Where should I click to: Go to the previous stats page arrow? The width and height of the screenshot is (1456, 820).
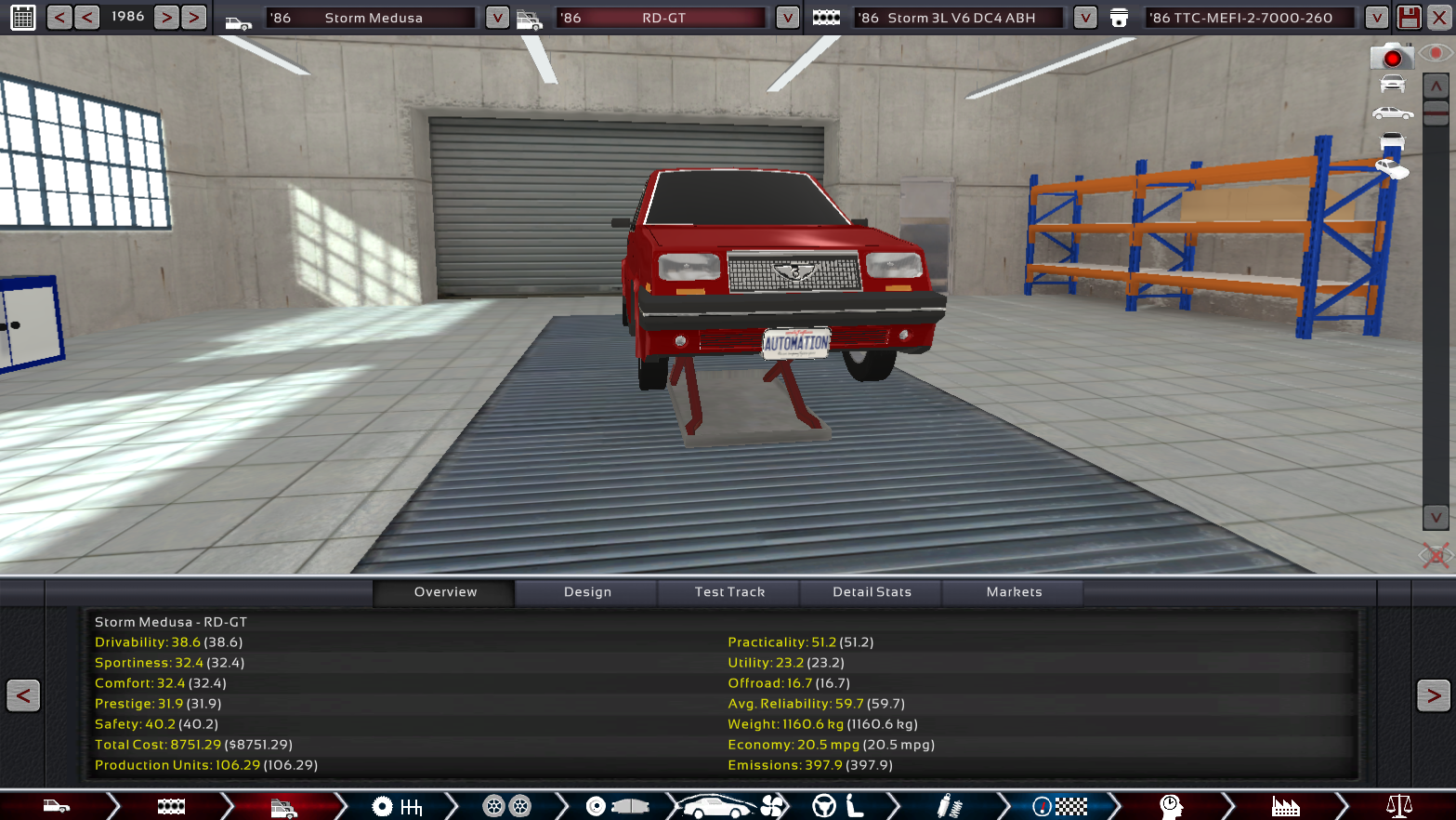(x=23, y=695)
